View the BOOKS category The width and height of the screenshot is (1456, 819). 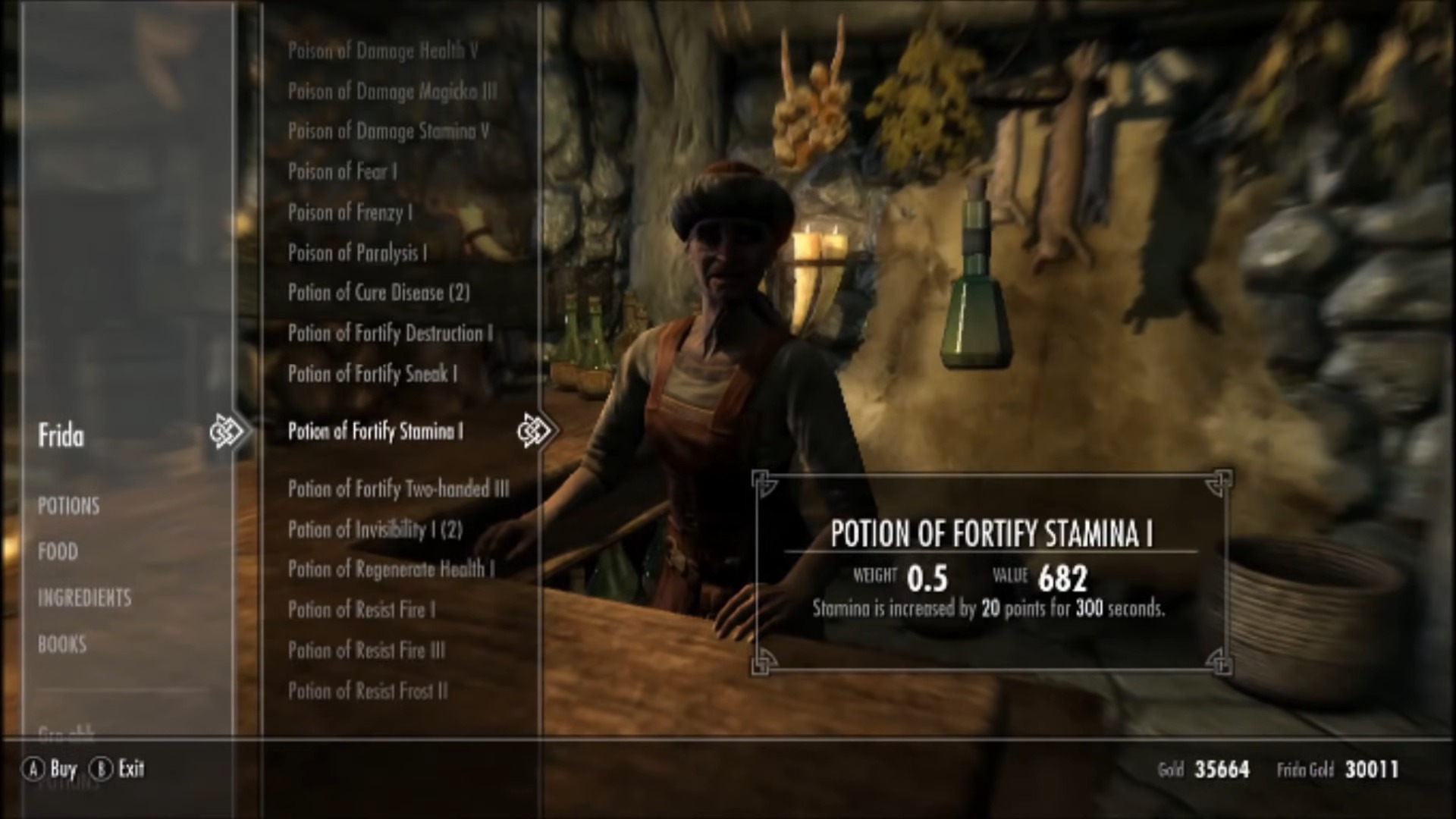[x=61, y=644]
